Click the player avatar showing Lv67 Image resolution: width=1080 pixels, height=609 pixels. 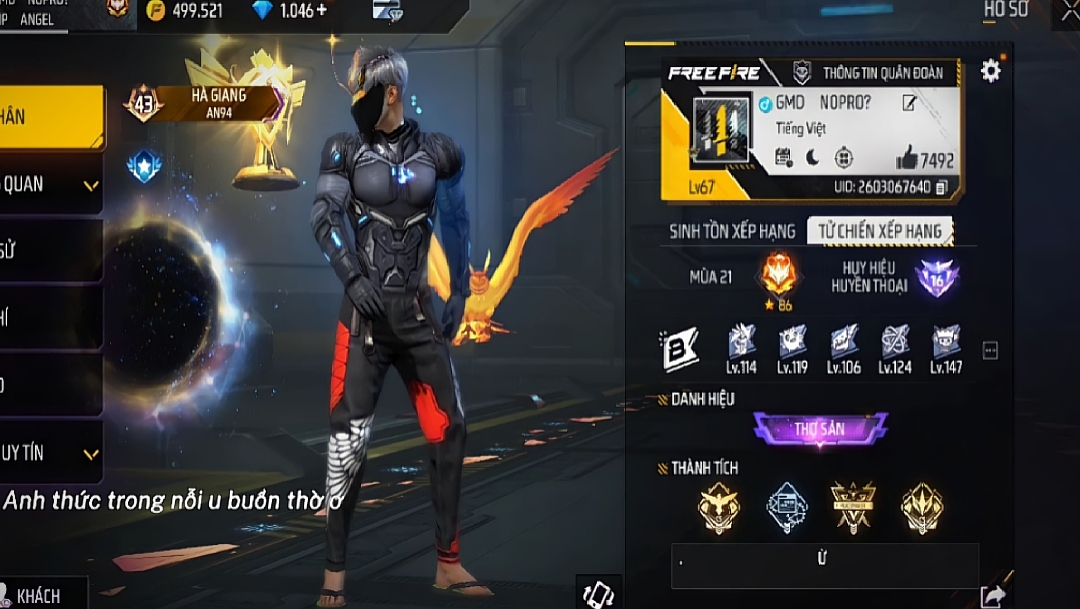click(x=721, y=137)
